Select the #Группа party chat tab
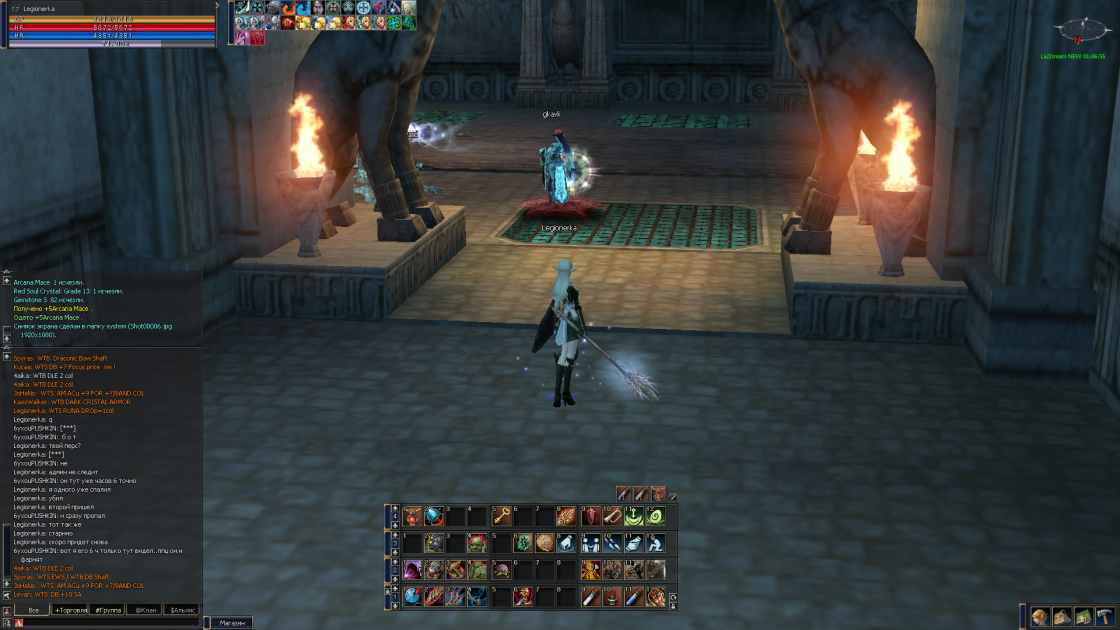The width and height of the screenshot is (1120, 630). [108, 609]
